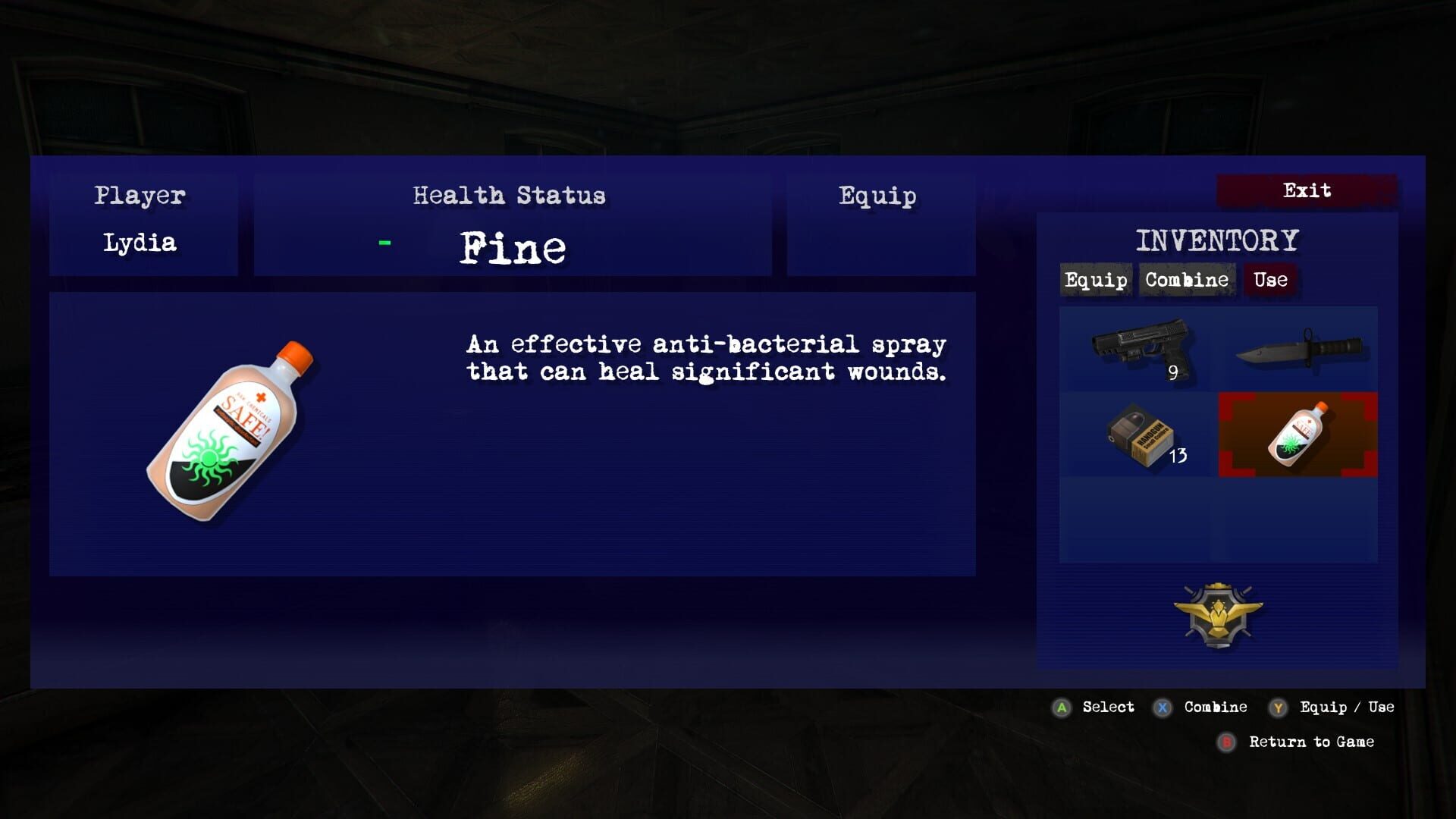Viewport: 1456px width, 819px height.
Task: Choose the Combine inventory action
Action: (x=1187, y=280)
